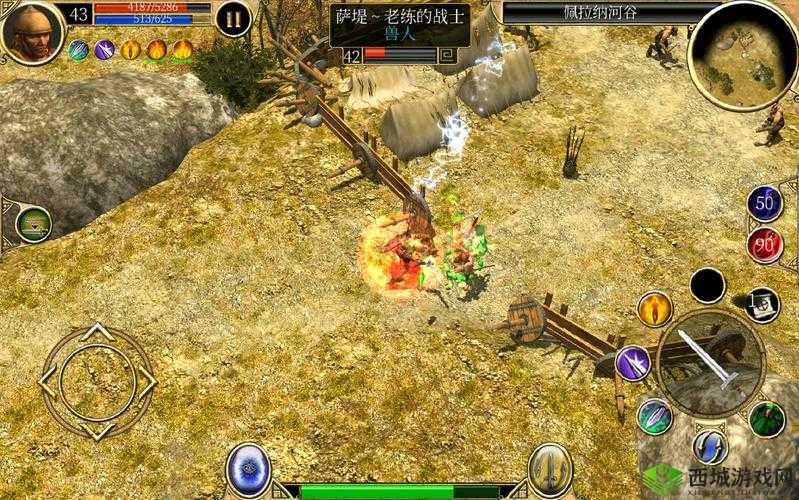This screenshot has height=500, width=799.
Task: Select the scroll icon beside the attack wheel
Action: (x=763, y=303)
